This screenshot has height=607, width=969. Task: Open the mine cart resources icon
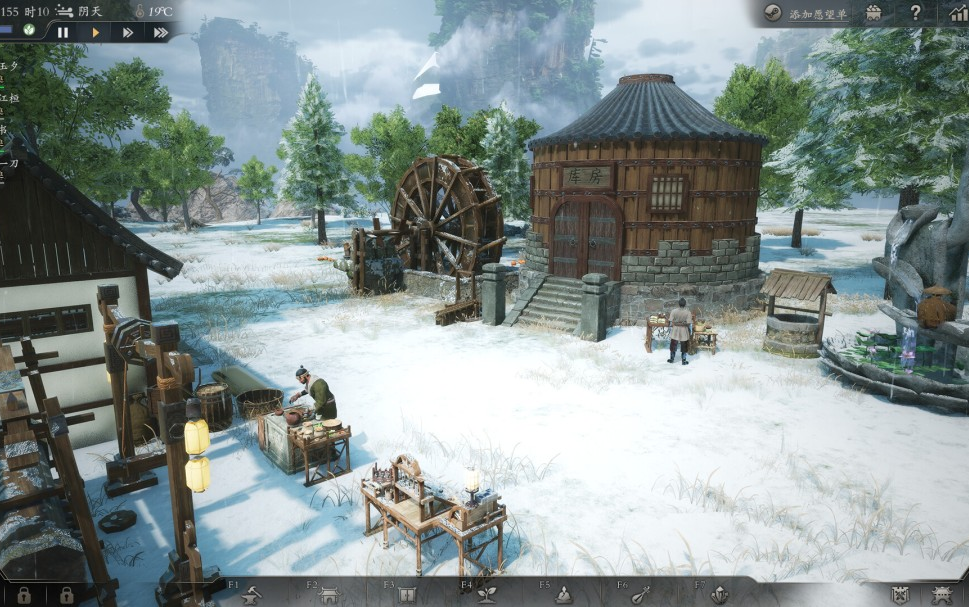pos(873,13)
